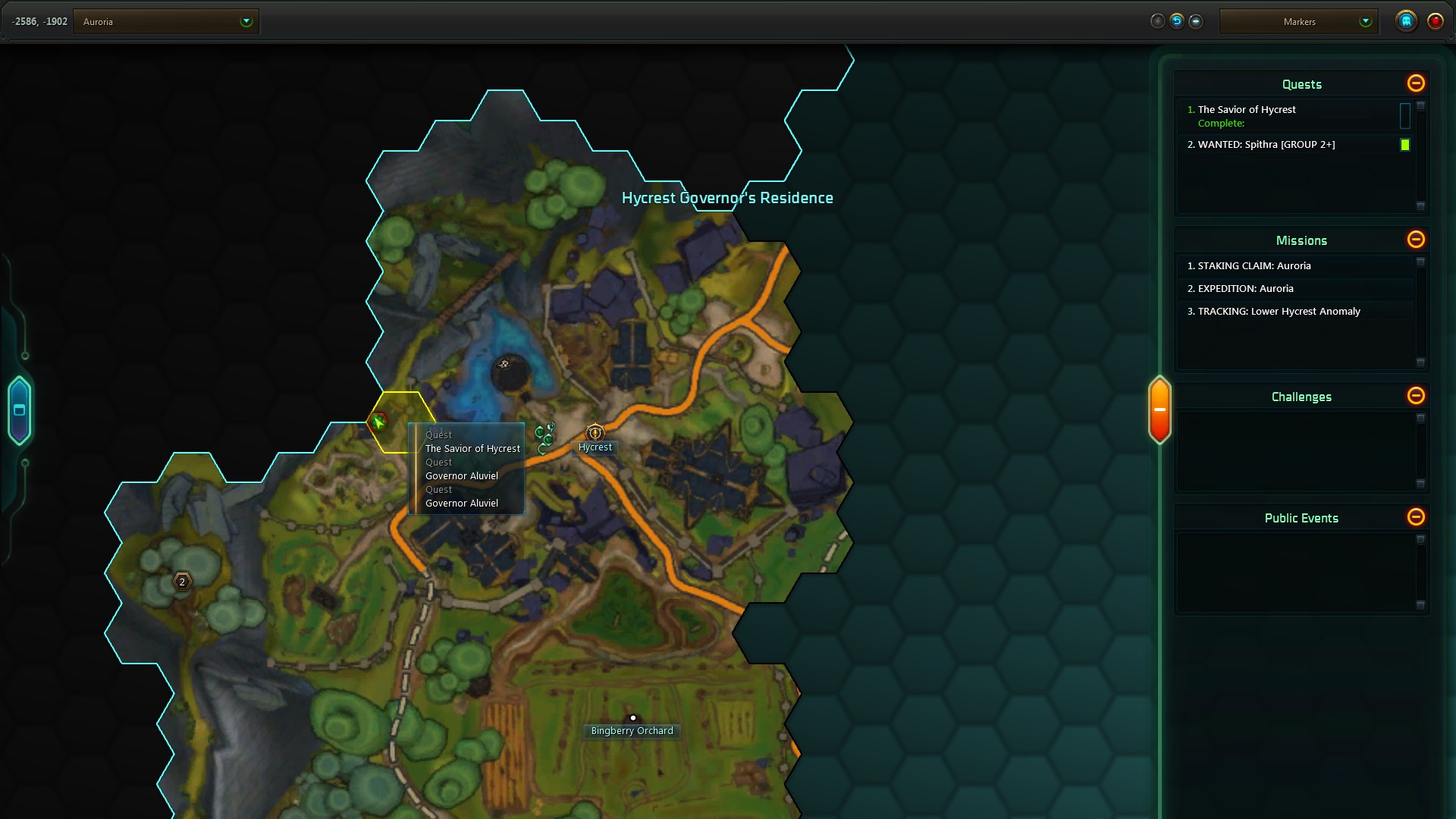
Task: Collapse the Quests panel
Action: (x=1415, y=83)
